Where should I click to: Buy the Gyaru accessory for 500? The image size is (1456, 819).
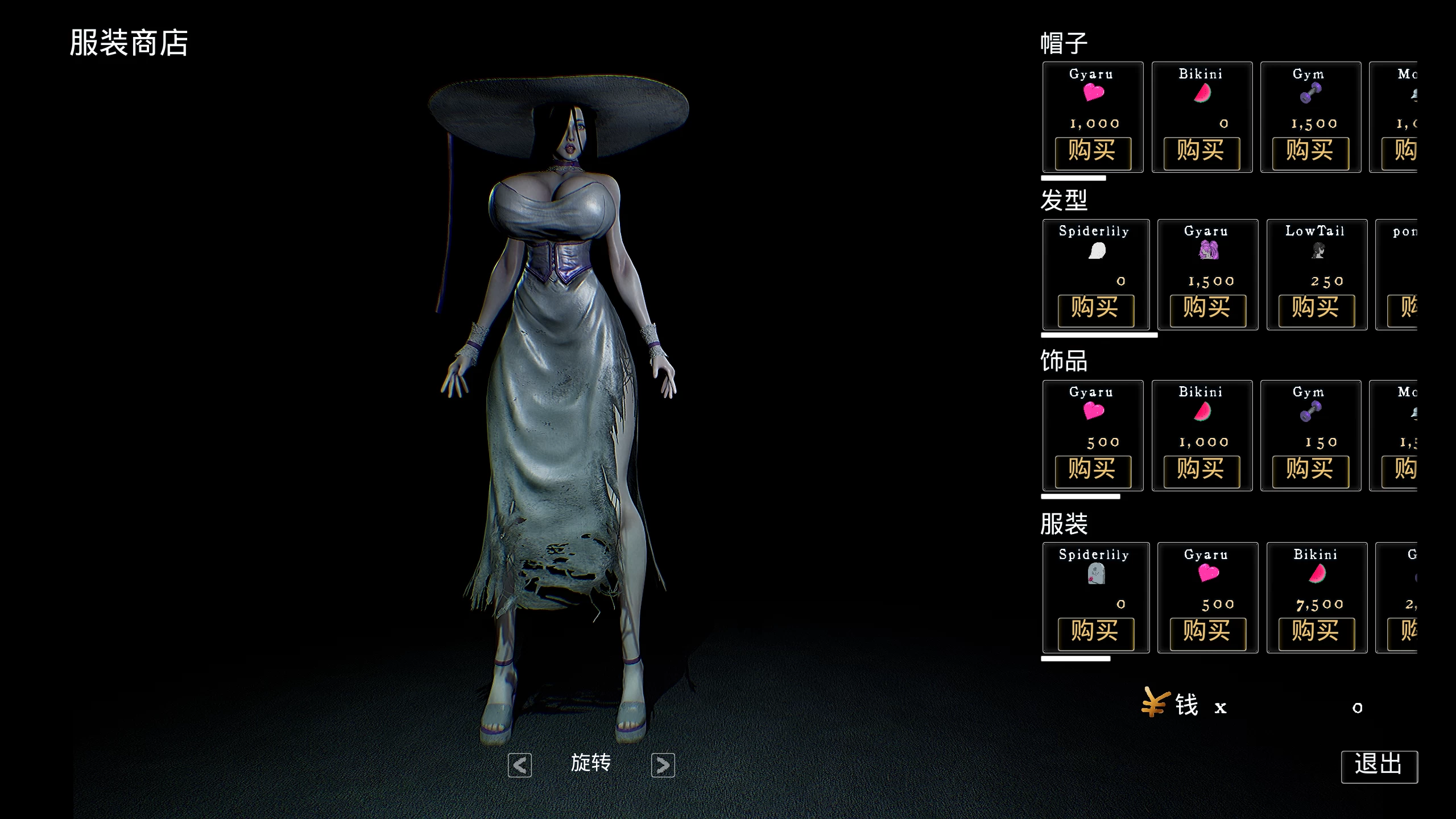point(1093,471)
